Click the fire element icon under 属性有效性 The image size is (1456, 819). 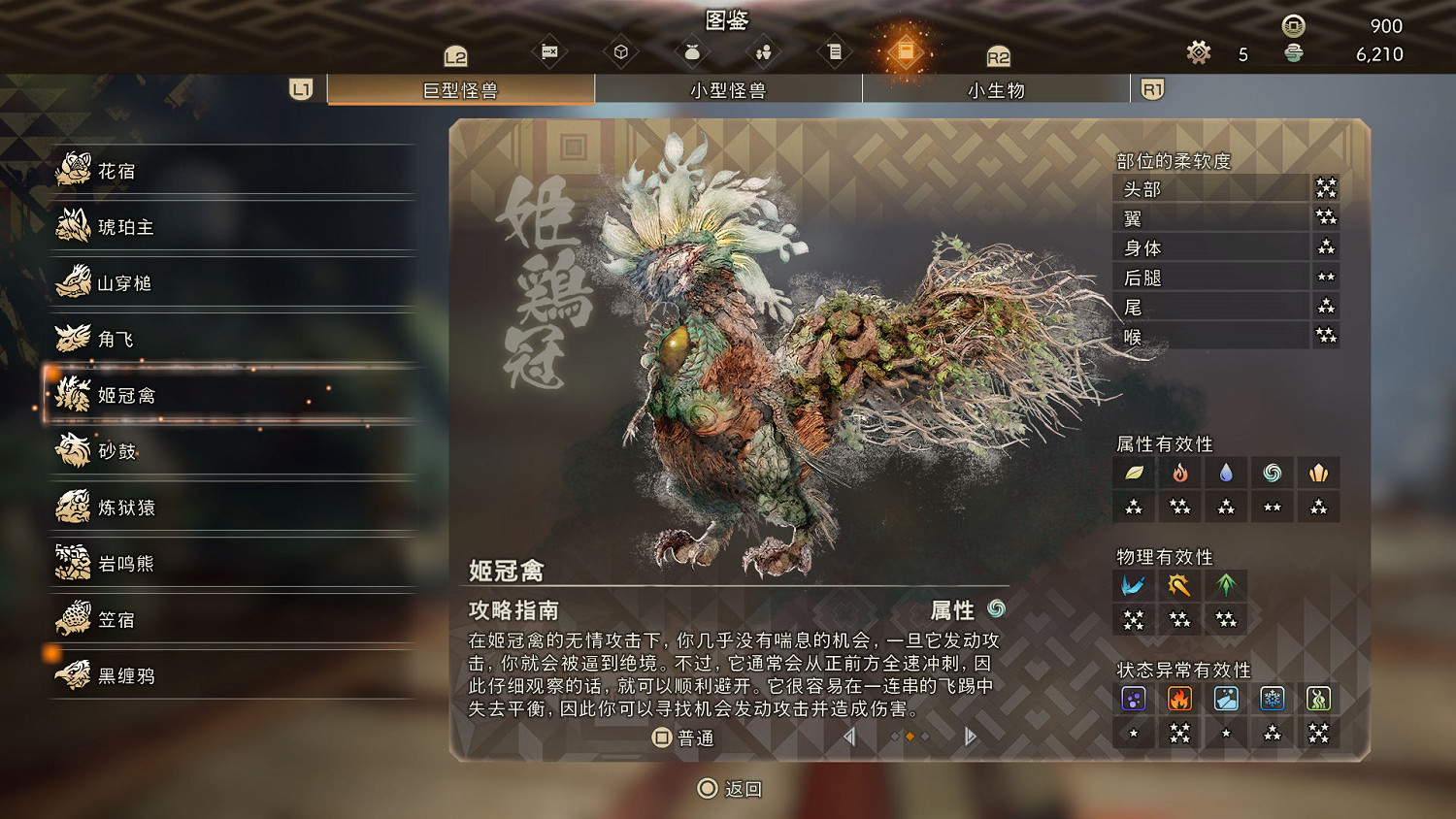tap(1179, 473)
